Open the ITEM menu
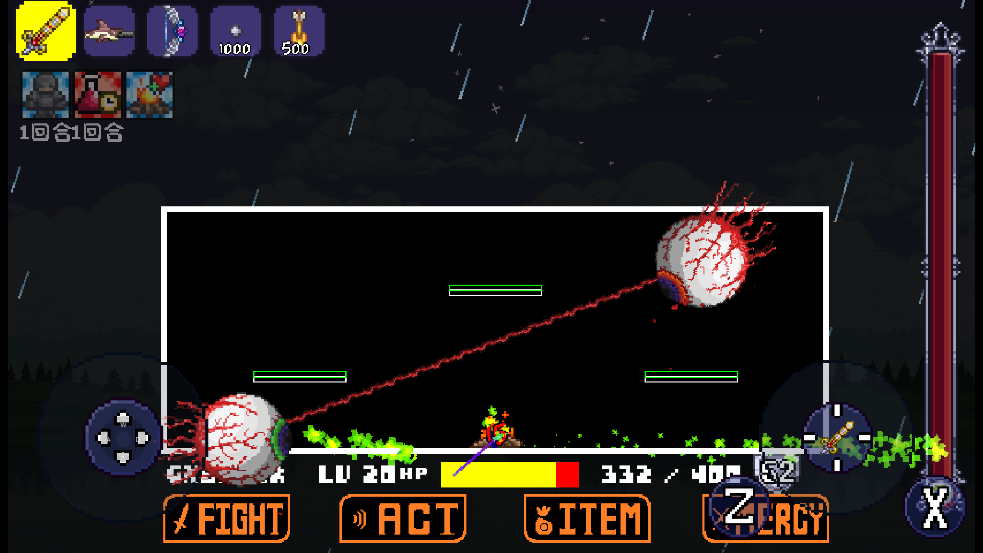The height and width of the screenshot is (553, 983). pos(587,519)
